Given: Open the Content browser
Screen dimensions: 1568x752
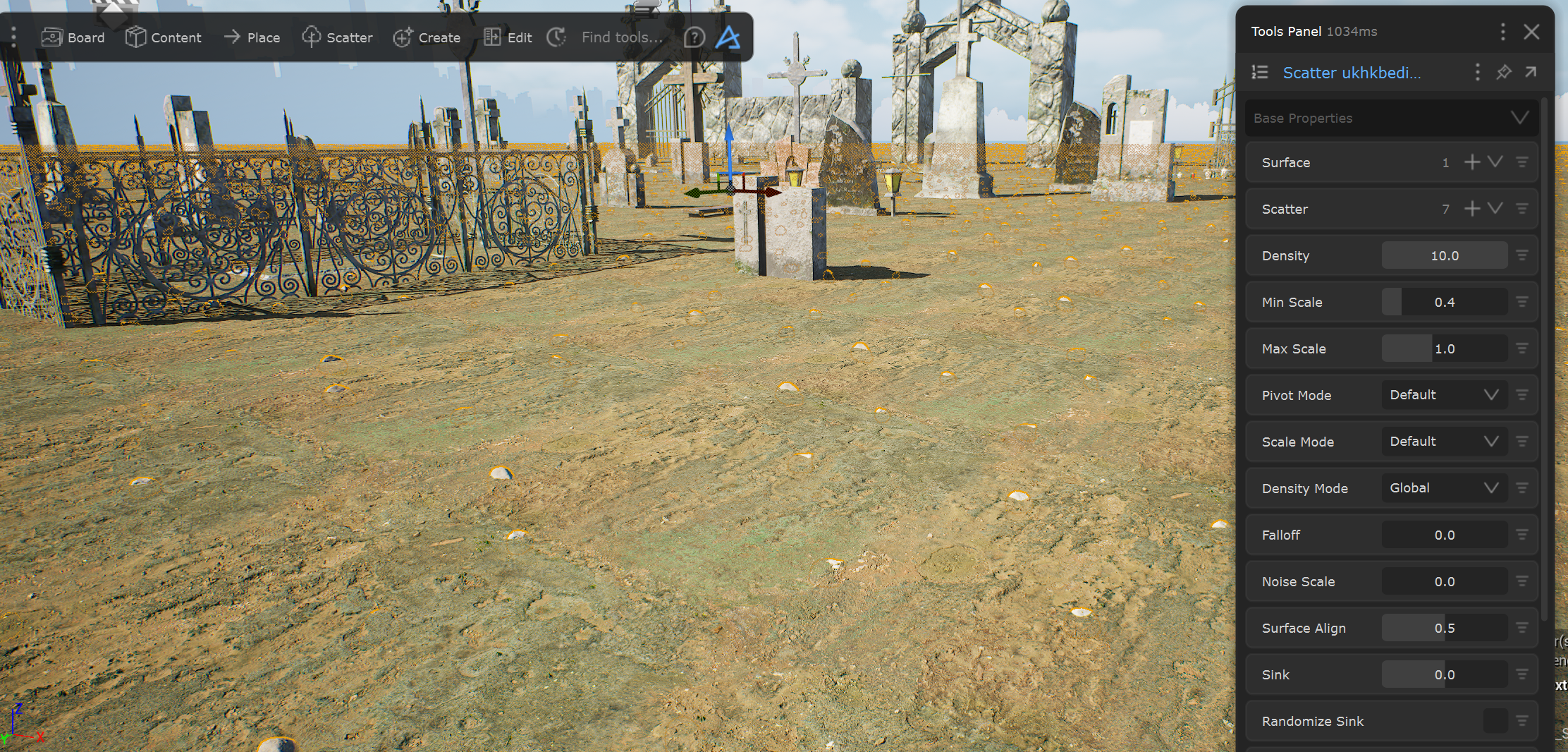Looking at the screenshot, I should [x=164, y=37].
